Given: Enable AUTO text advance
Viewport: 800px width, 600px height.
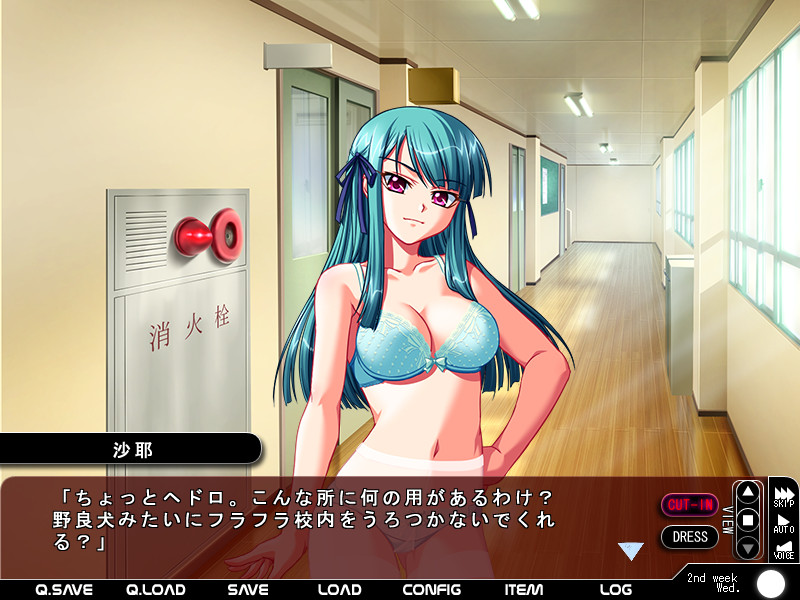Looking at the screenshot, I should (x=784, y=522).
